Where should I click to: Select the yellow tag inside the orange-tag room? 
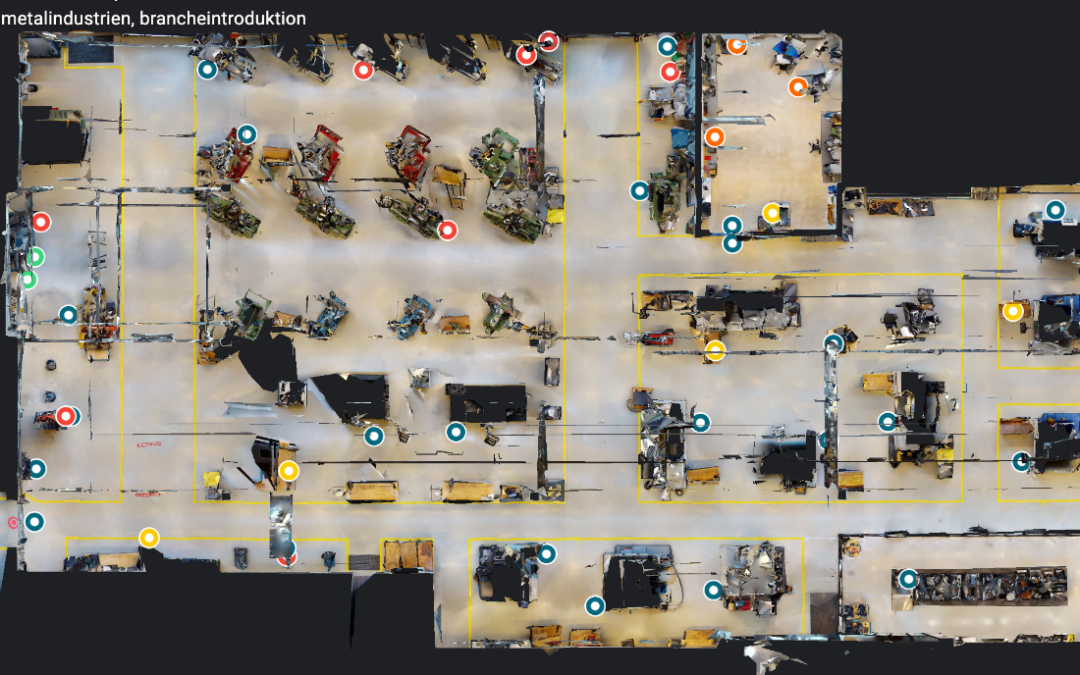[771, 212]
